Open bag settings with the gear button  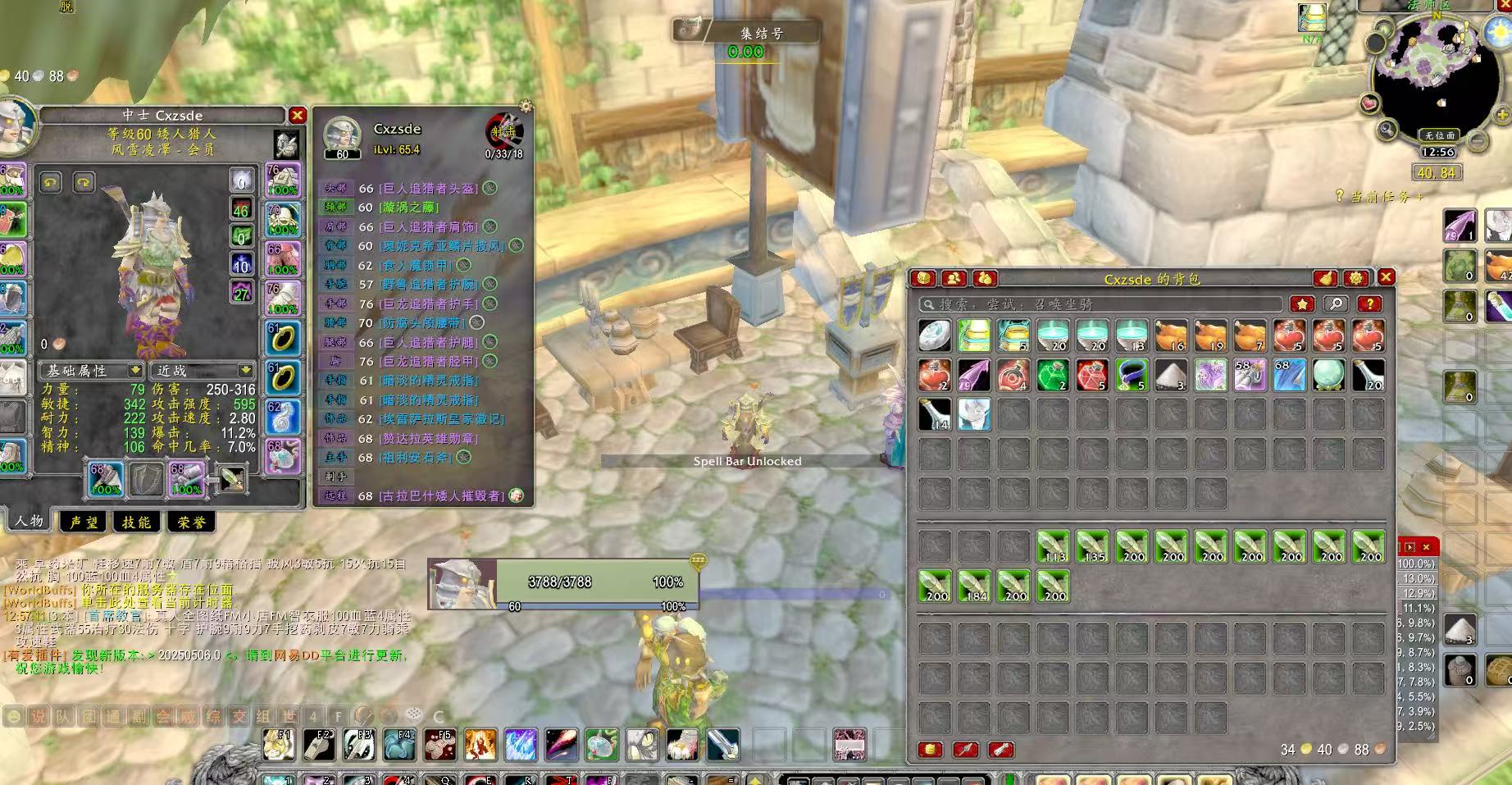pos(1355,279)
